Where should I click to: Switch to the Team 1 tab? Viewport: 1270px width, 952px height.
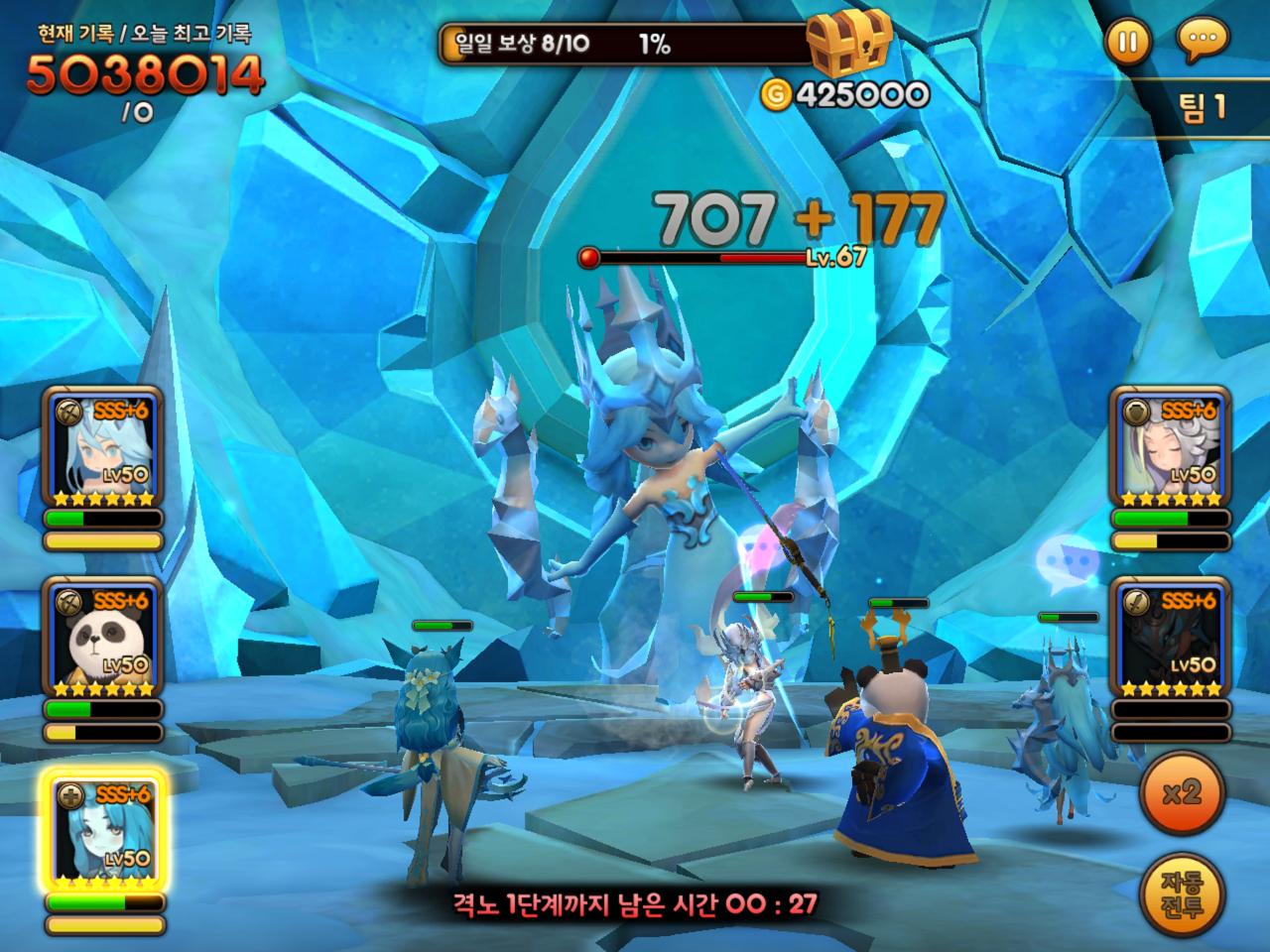1203,107
